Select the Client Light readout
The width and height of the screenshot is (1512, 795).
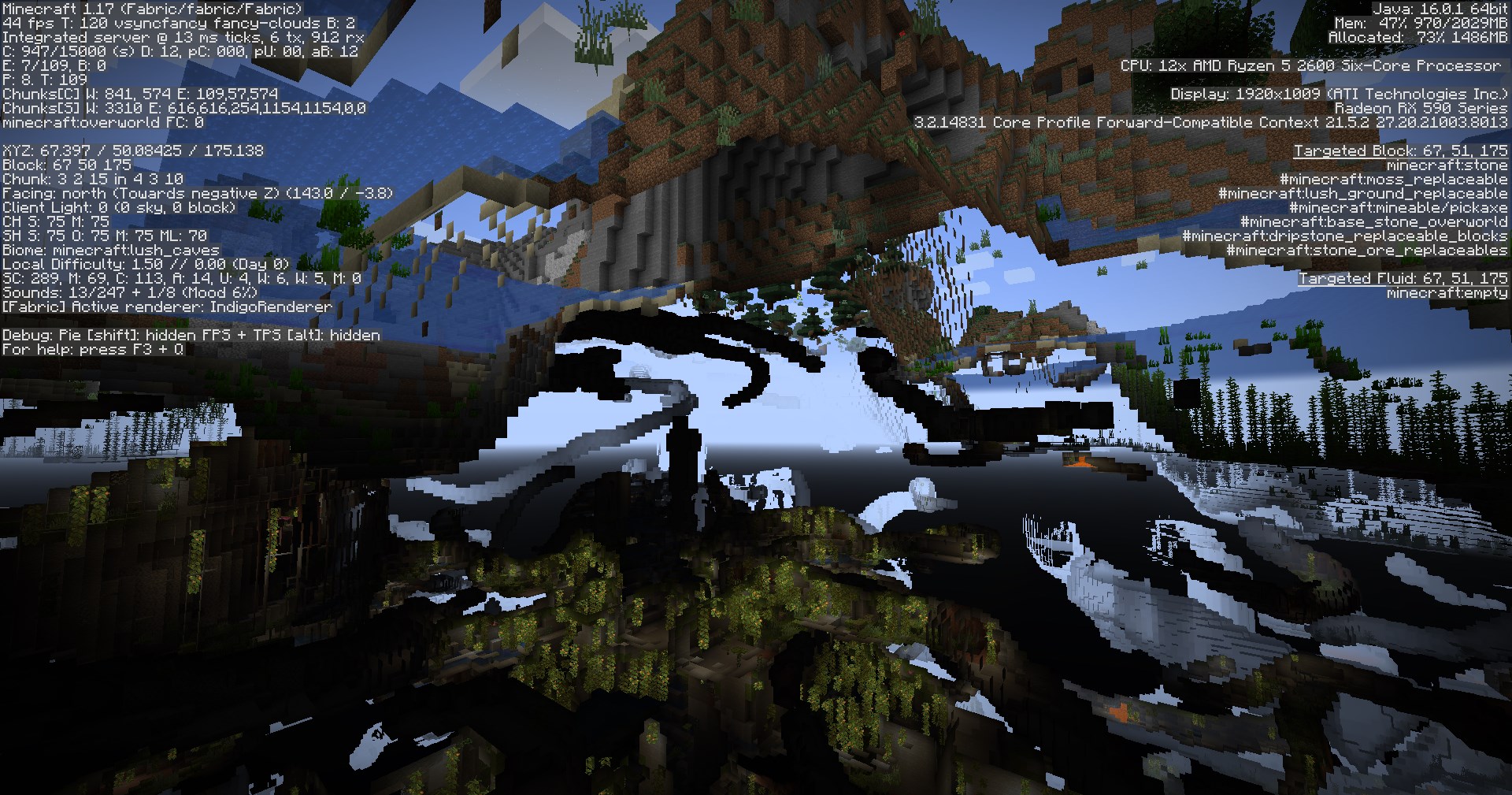point(118,207)
